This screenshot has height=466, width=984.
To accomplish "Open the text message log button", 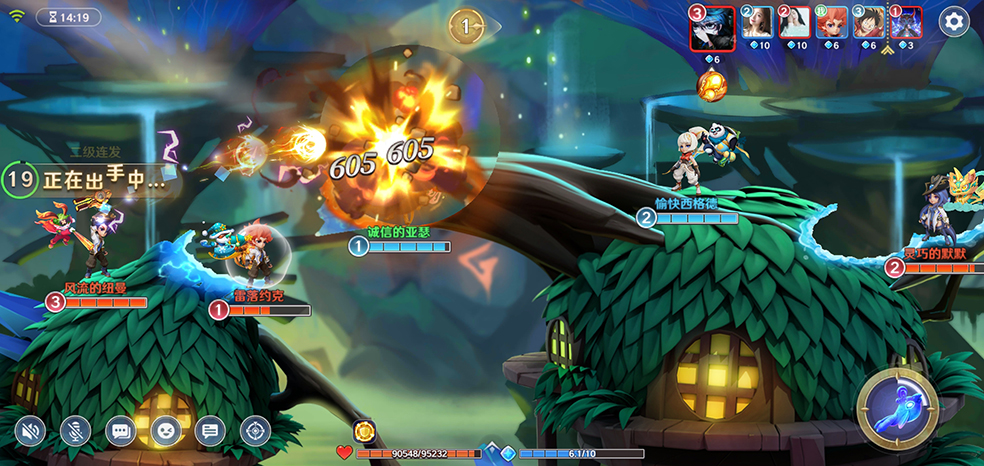I will click(x=210, y=431).
